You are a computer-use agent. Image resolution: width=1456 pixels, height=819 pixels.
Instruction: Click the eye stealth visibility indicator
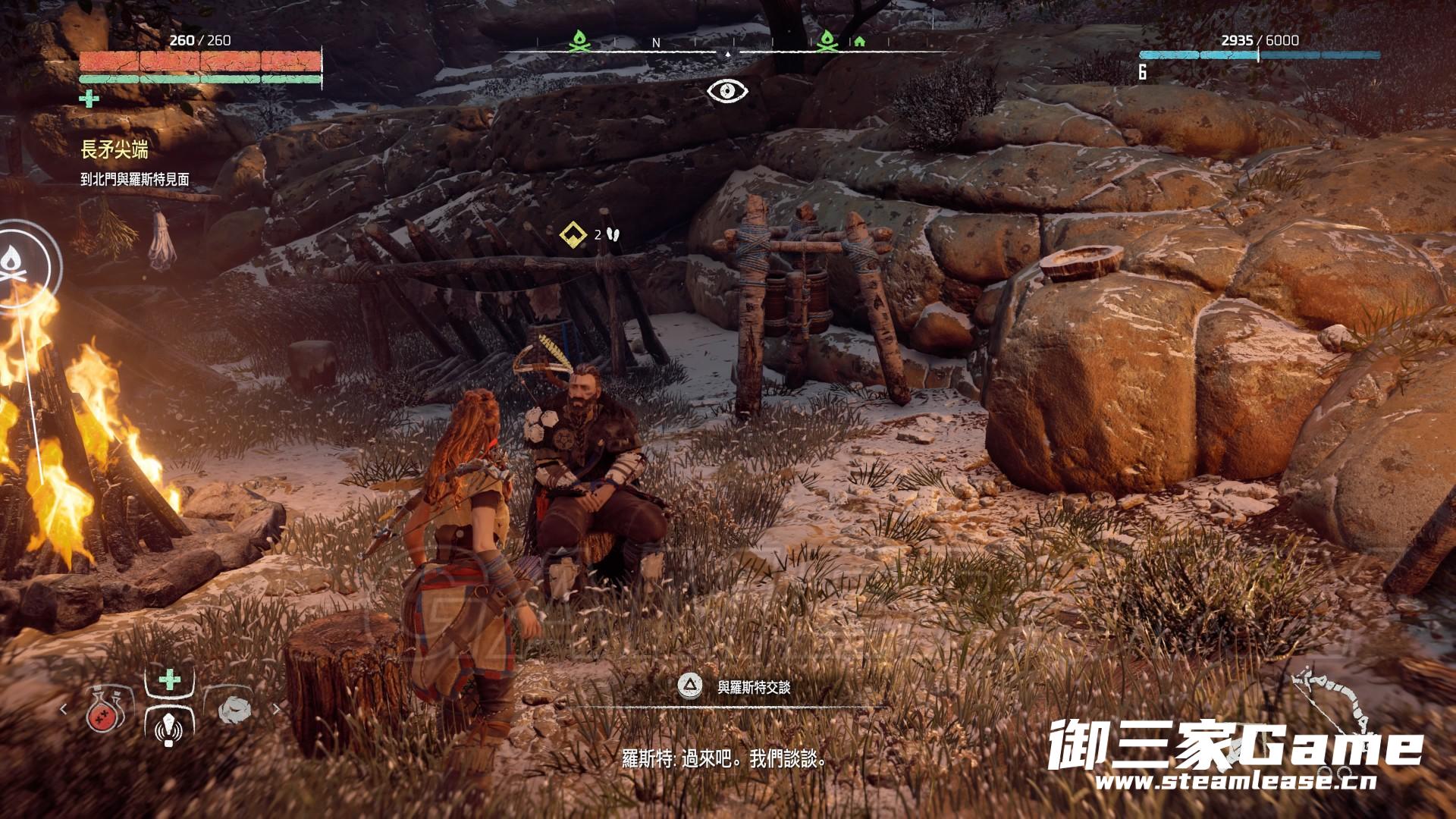pos(727,91)
